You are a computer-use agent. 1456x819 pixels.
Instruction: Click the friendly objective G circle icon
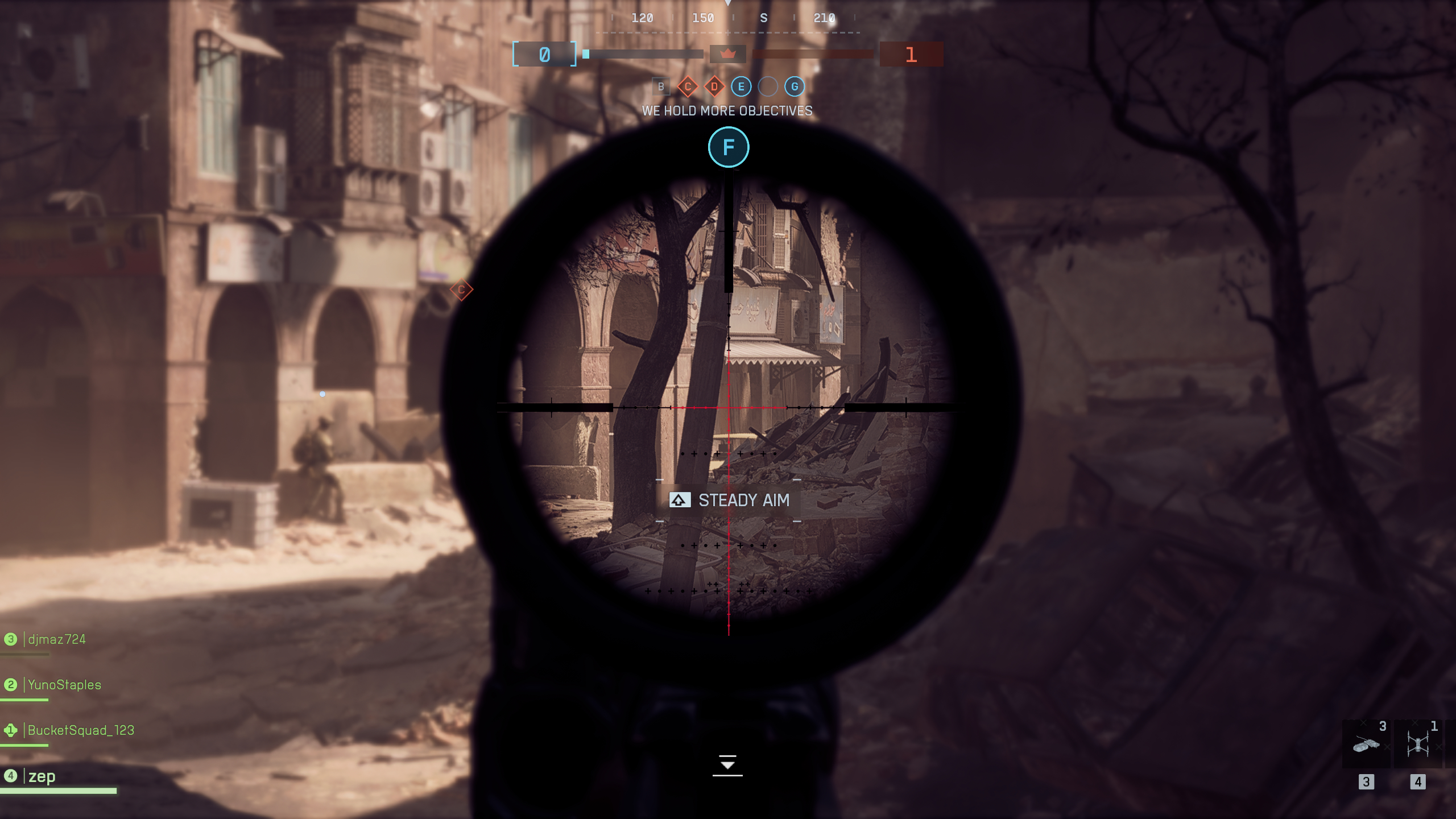793,86
